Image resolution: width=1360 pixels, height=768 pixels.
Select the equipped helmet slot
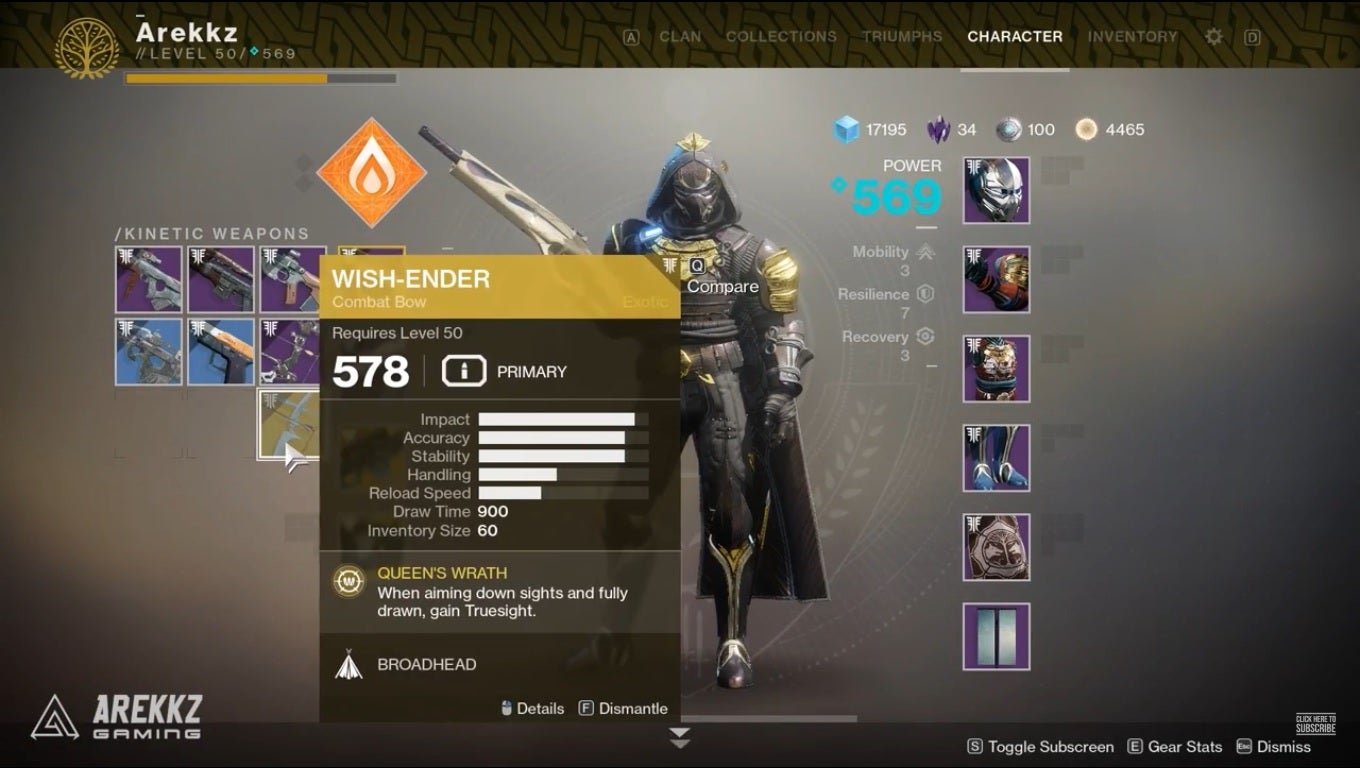pyautogui.click(x=996, y=189)
